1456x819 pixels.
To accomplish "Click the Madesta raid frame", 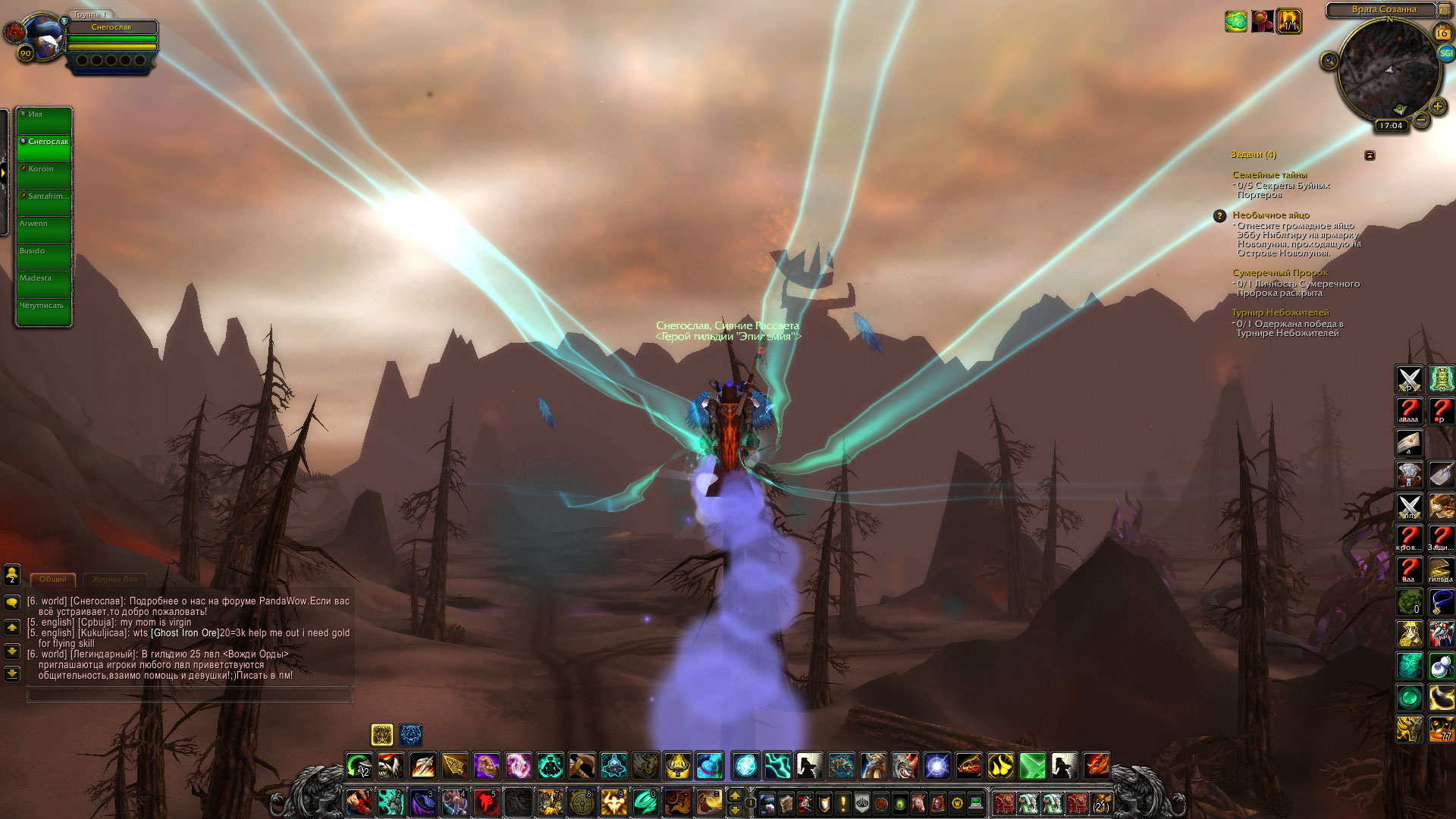I will 45,284.
